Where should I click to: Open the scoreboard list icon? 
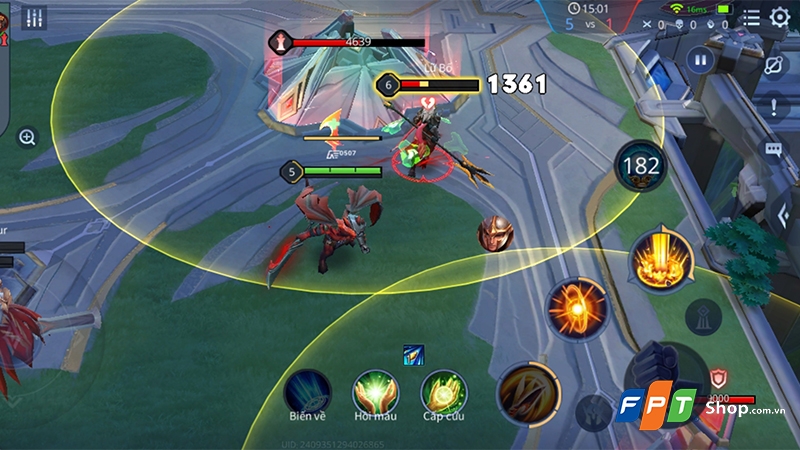pos(751,17)
